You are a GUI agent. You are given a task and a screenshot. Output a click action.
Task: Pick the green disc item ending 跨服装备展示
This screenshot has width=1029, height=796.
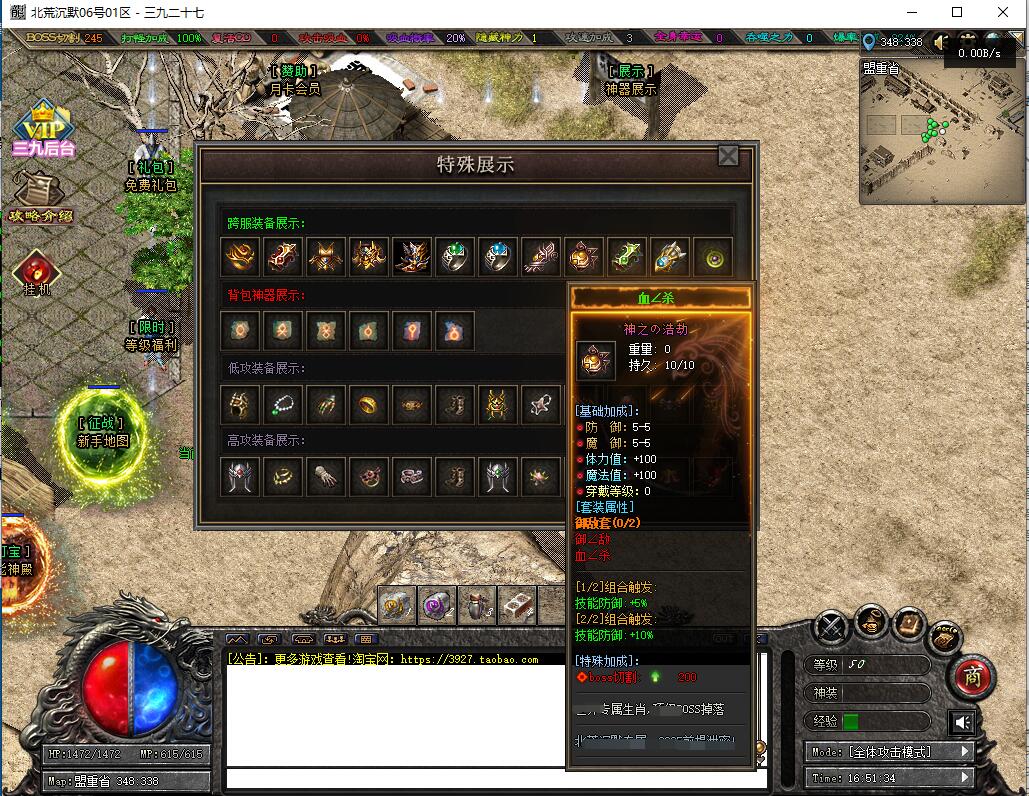[x=713, y=257]
